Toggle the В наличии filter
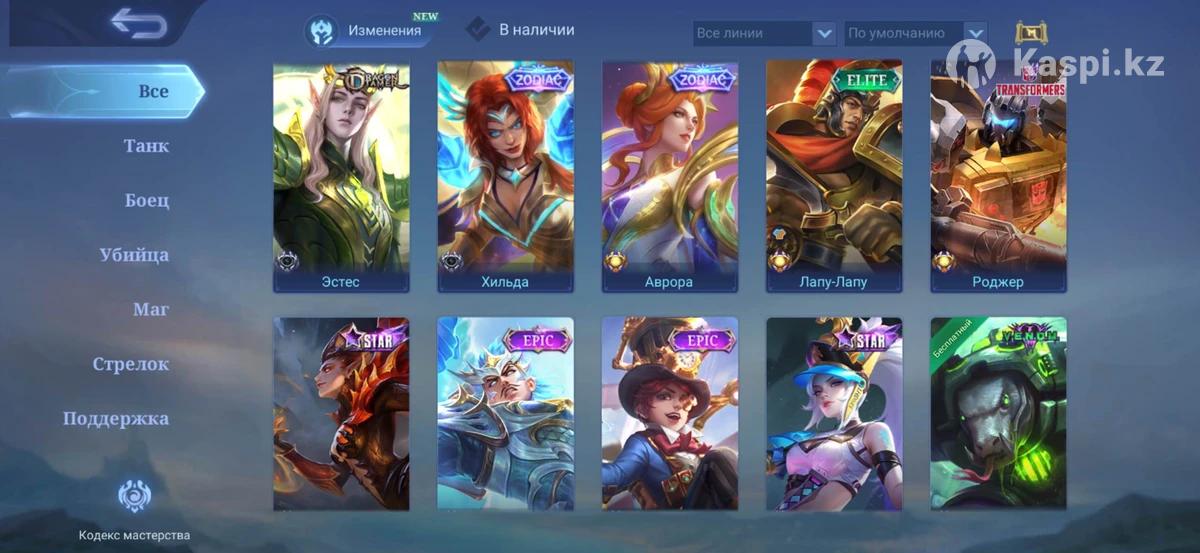 520,30
